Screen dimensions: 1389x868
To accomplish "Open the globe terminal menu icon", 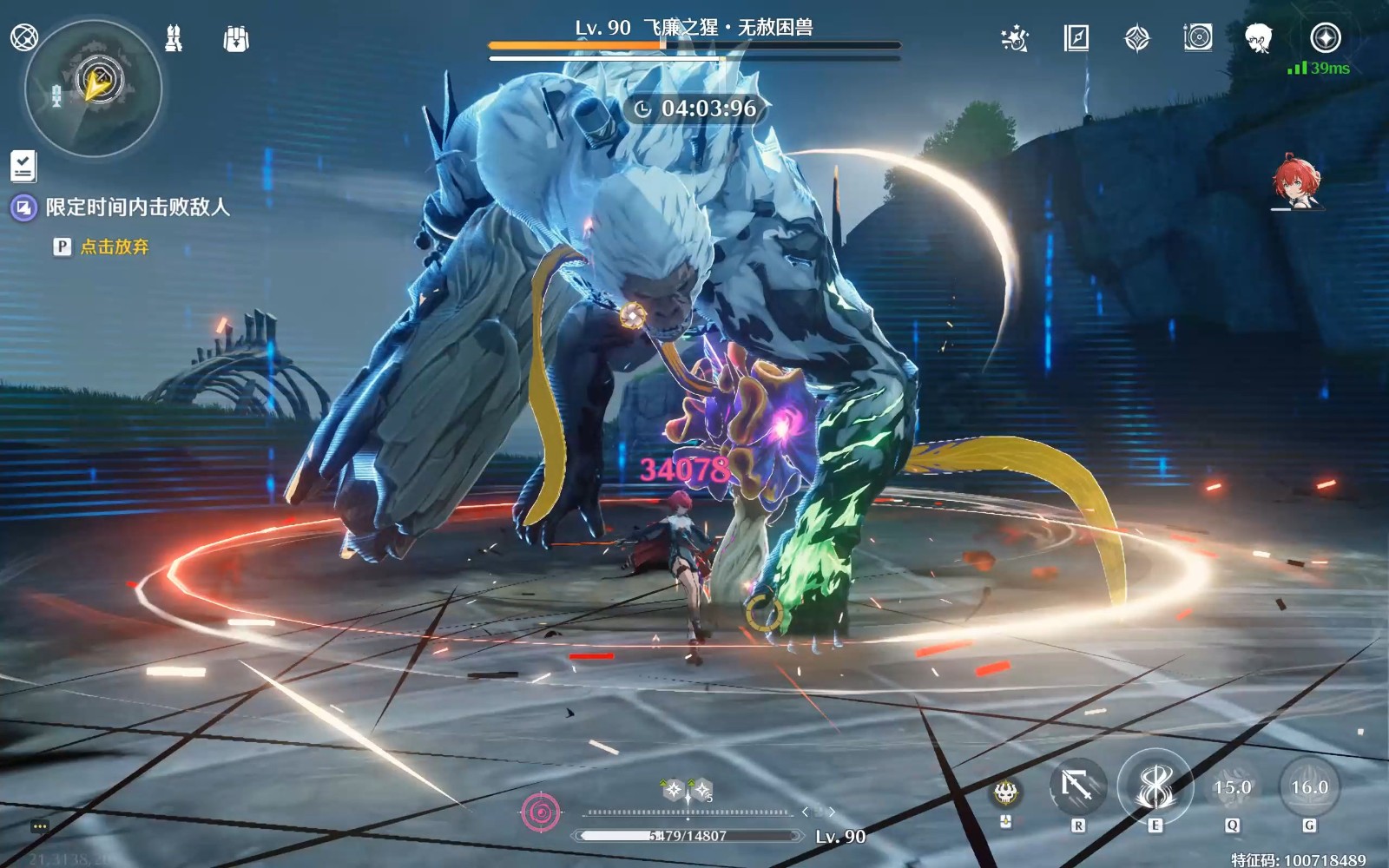I will click(23, 37).
